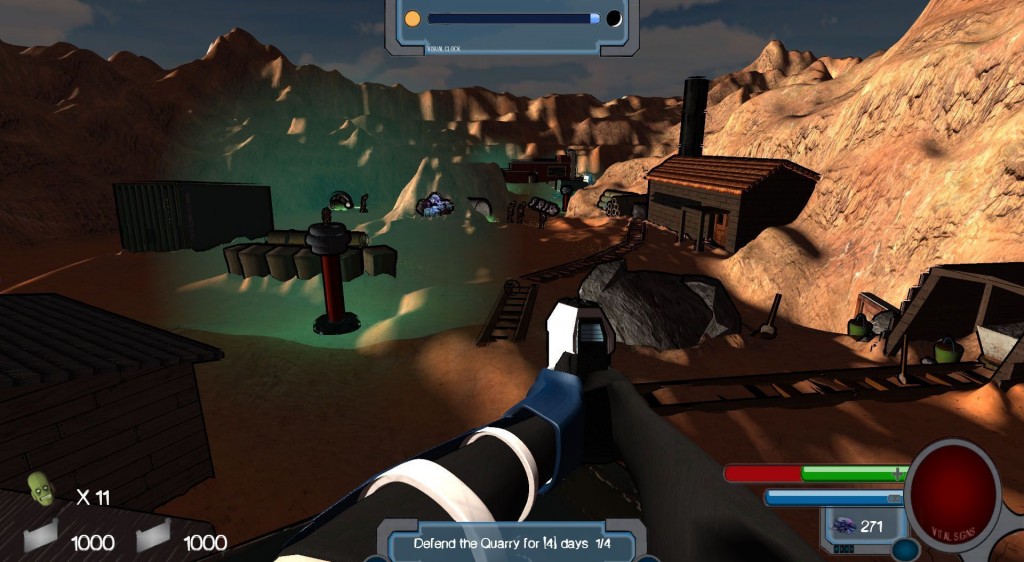Select the purple crystal resource icon
The width and height of the screenshot is (1024, 562).
[x=844, y=526]
